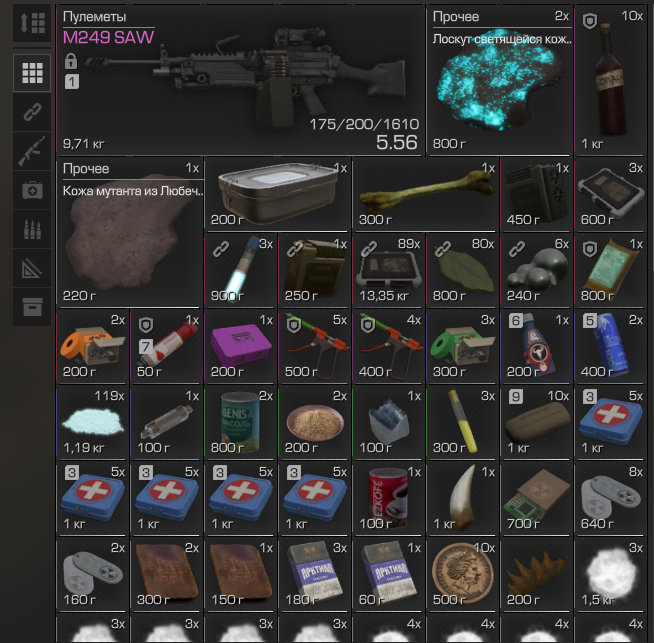Image resolution: width=654 pixels, height=643 pixels.
Task: Select the white sugar pile stack
Action: [x=92, y=420]
